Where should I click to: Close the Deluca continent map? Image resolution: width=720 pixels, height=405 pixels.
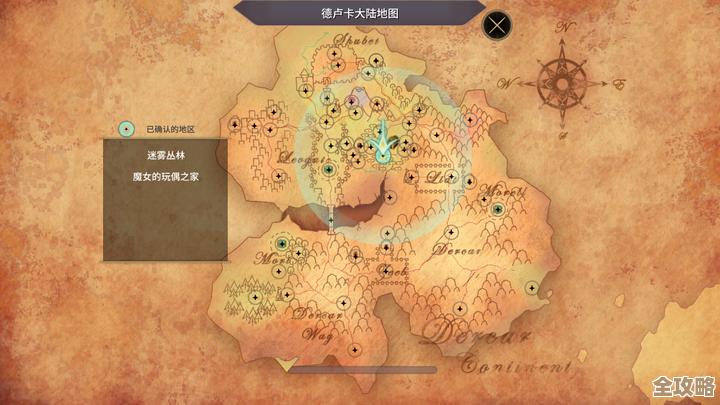pos(497,25)
